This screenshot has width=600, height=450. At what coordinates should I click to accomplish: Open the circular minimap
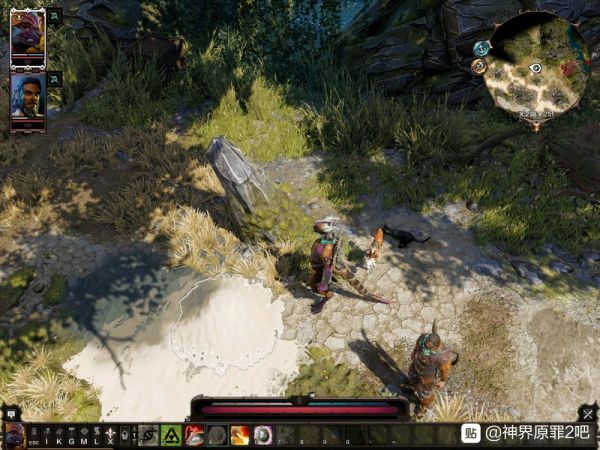535,66
